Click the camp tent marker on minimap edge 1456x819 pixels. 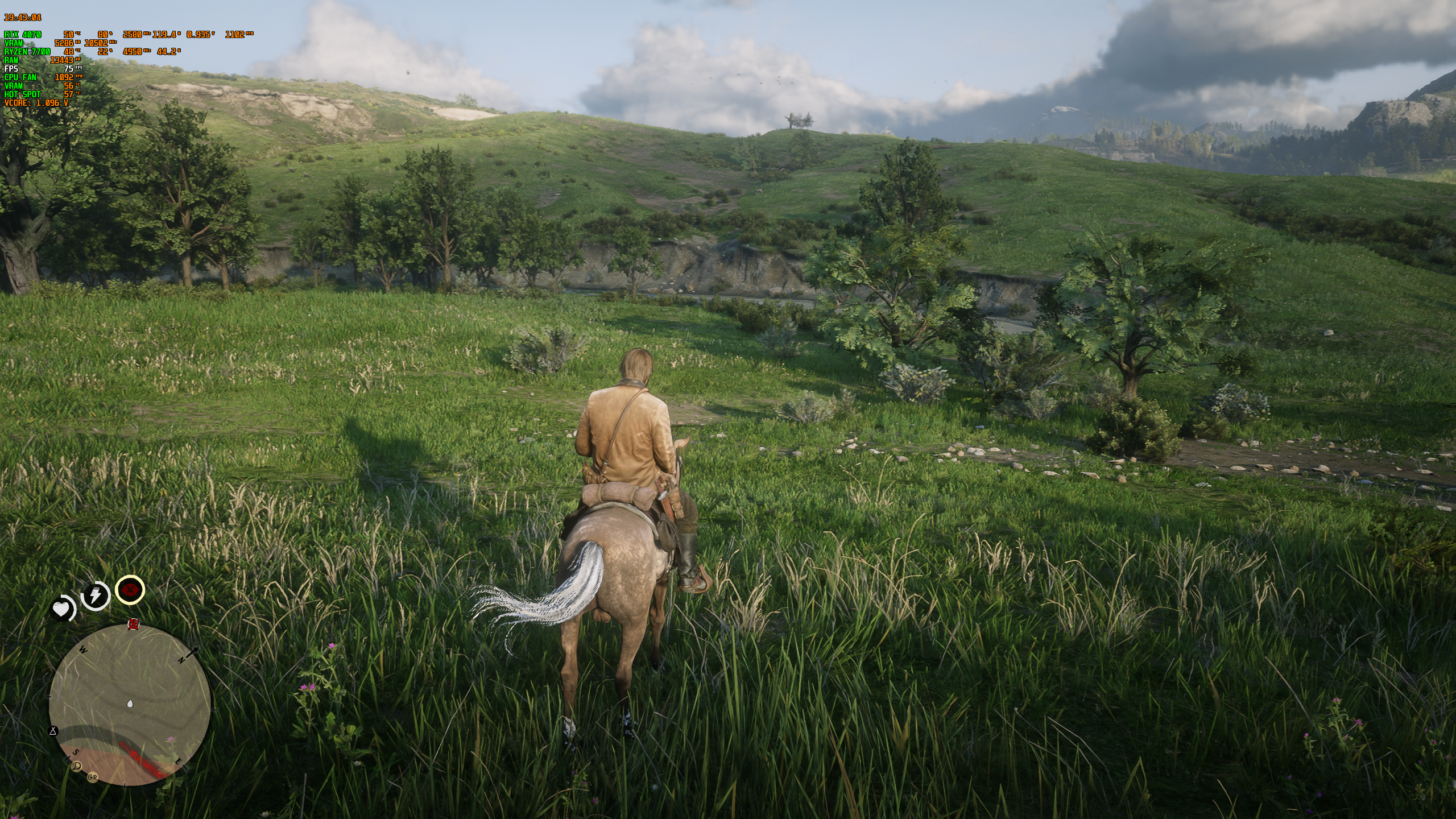click(x=53, y=731)
